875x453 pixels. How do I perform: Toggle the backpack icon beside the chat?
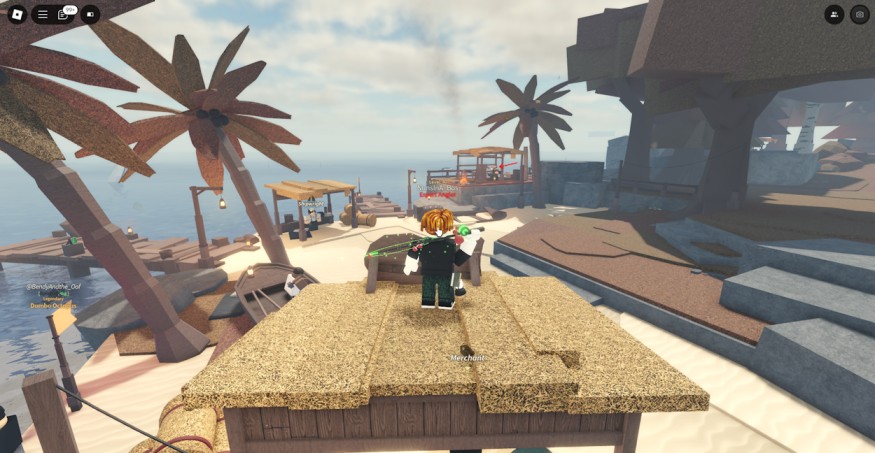[x=90, y=14]
